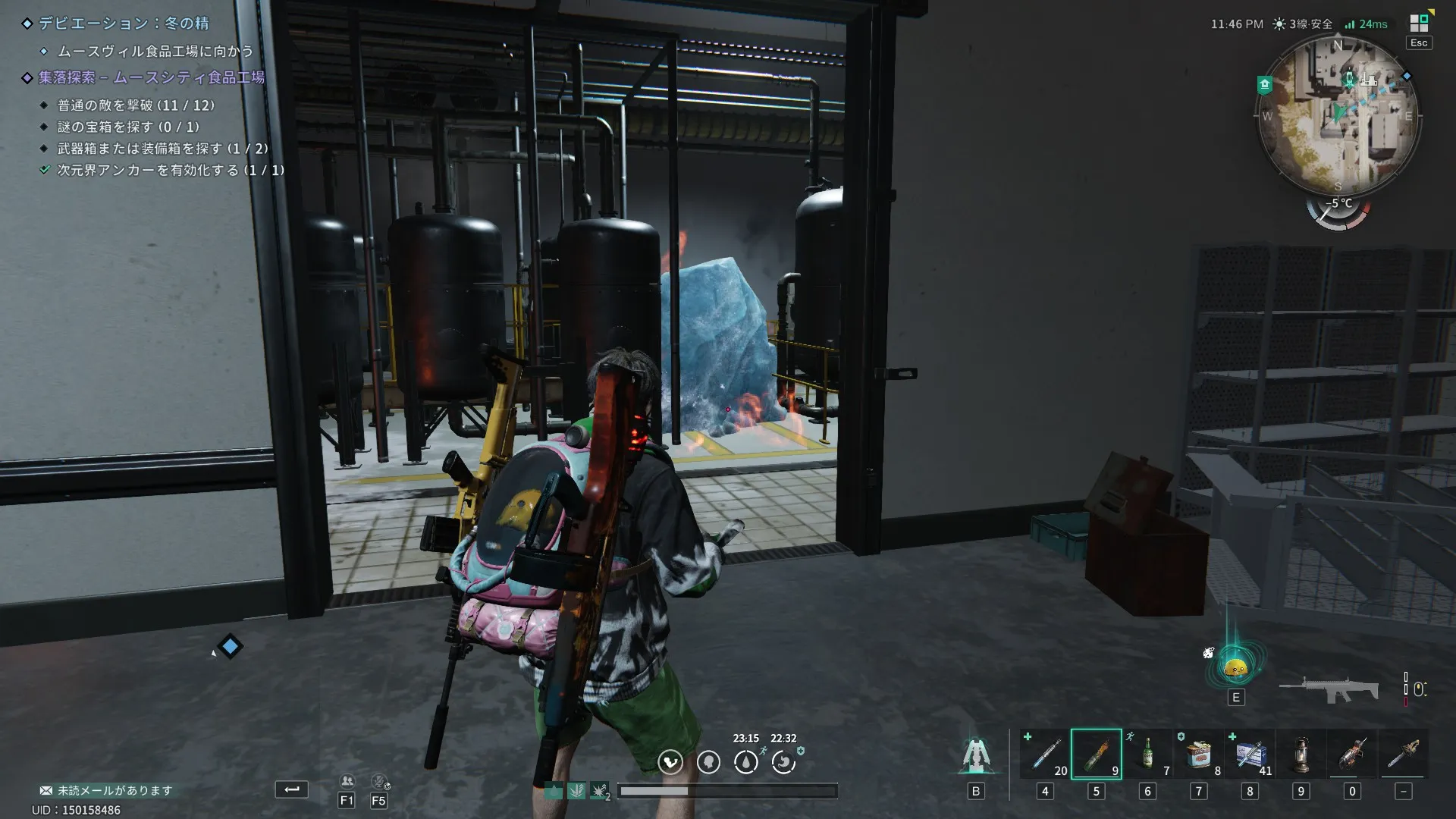Open the unread mail notification
The height and width of the screenshot is (819, 1456).
(106, 790)
